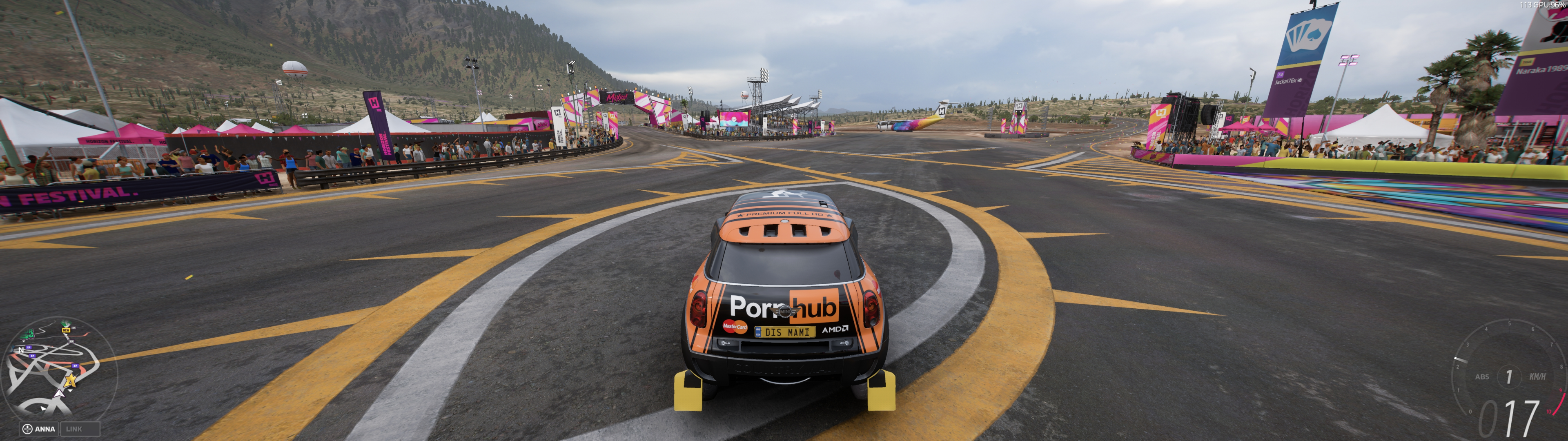Click the yellow NEW marker on minimap
This screenshot has height=441, width=1568.
(66, 330)
